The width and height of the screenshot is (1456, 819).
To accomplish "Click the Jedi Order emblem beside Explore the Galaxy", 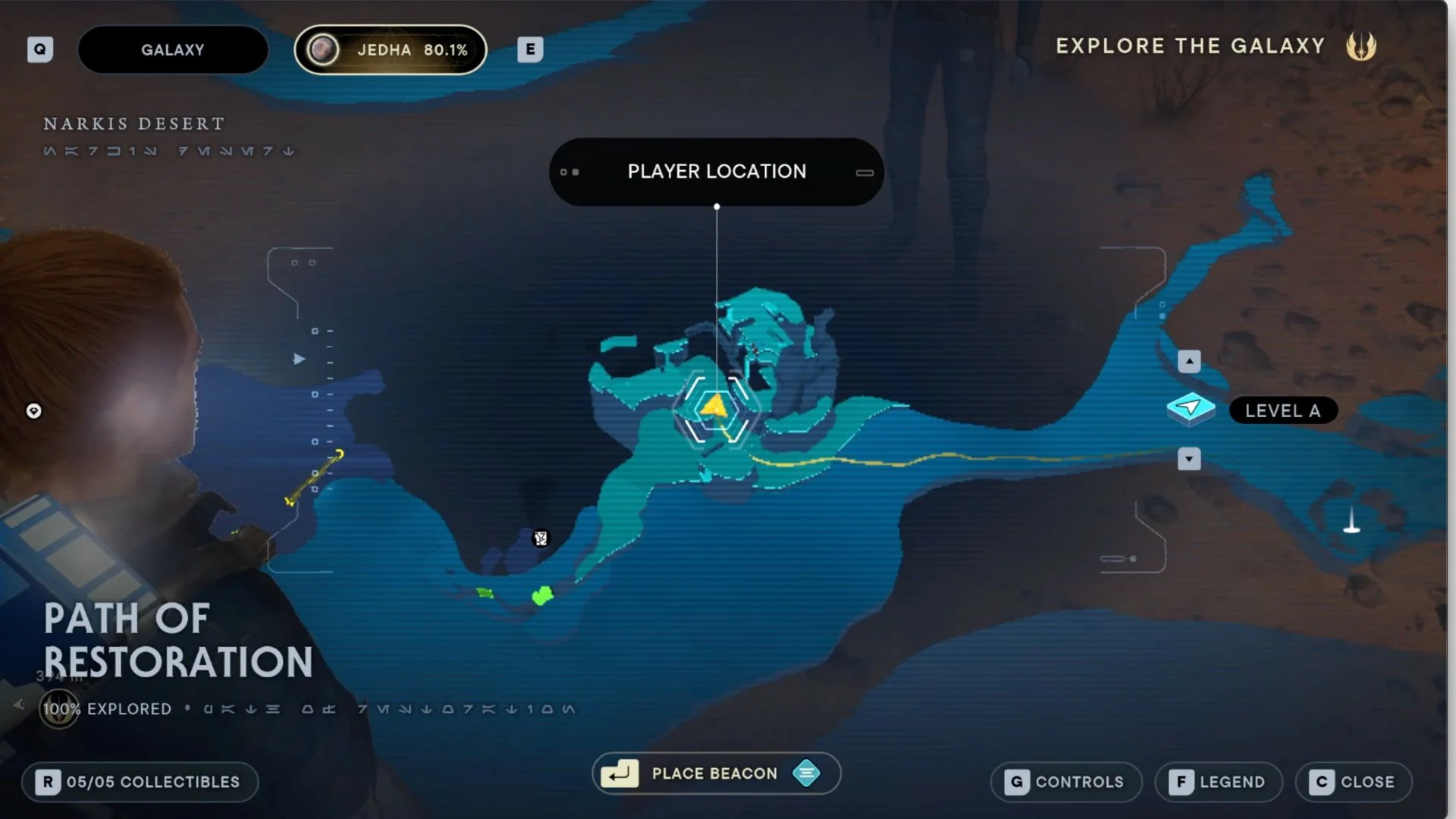I will click(1363, 46).
